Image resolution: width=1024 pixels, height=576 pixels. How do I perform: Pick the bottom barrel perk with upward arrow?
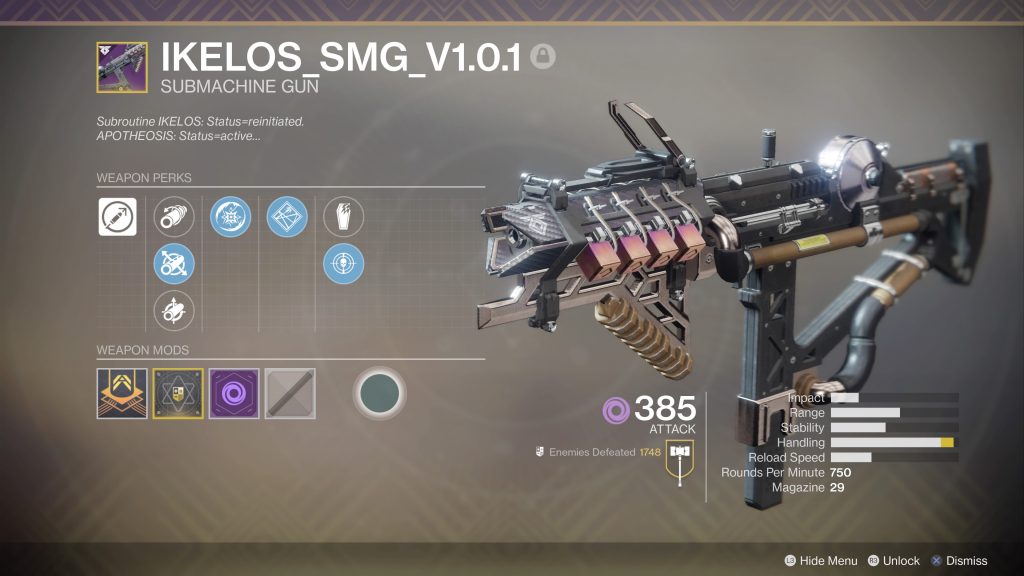(173, 312)
